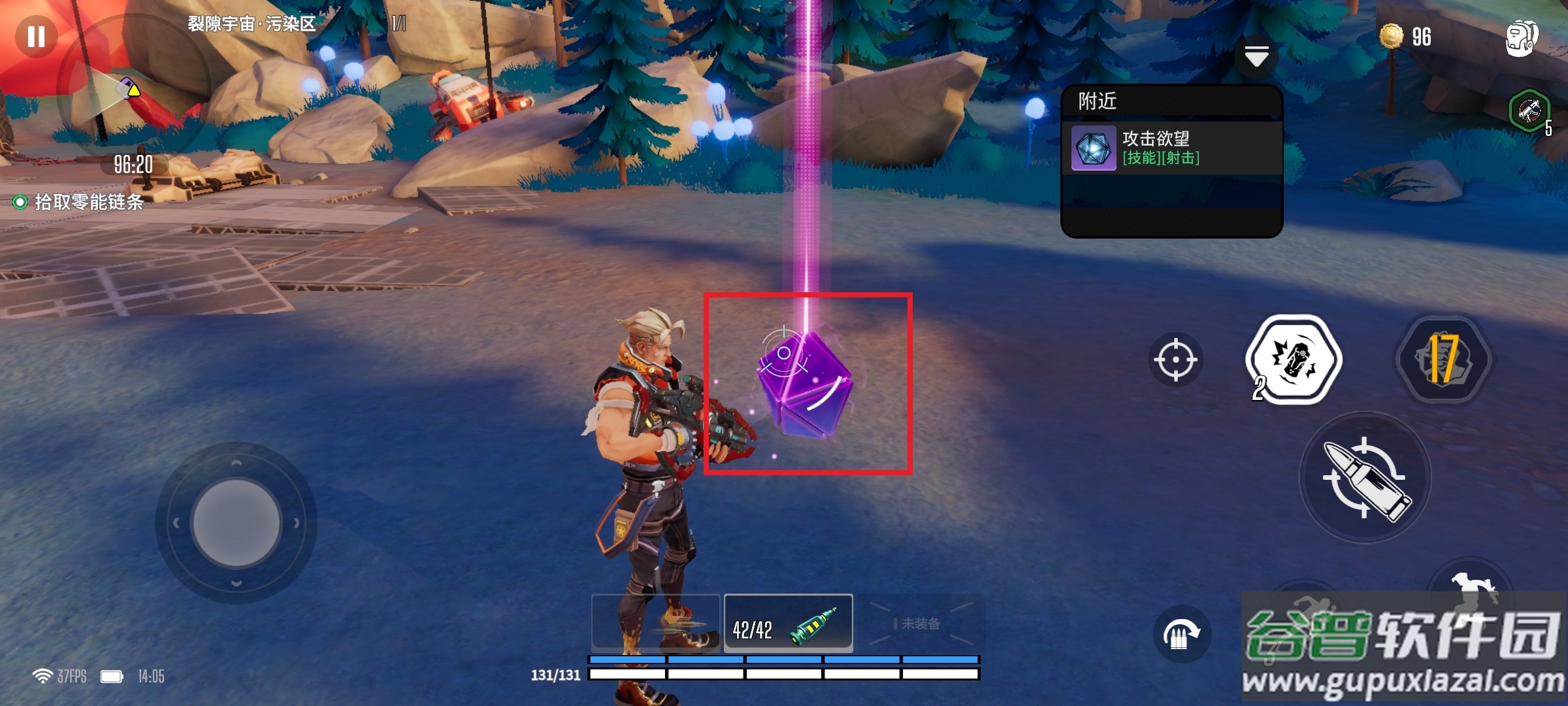
Task: Fire weapon with the bullet button
Action: point(1365,478)
